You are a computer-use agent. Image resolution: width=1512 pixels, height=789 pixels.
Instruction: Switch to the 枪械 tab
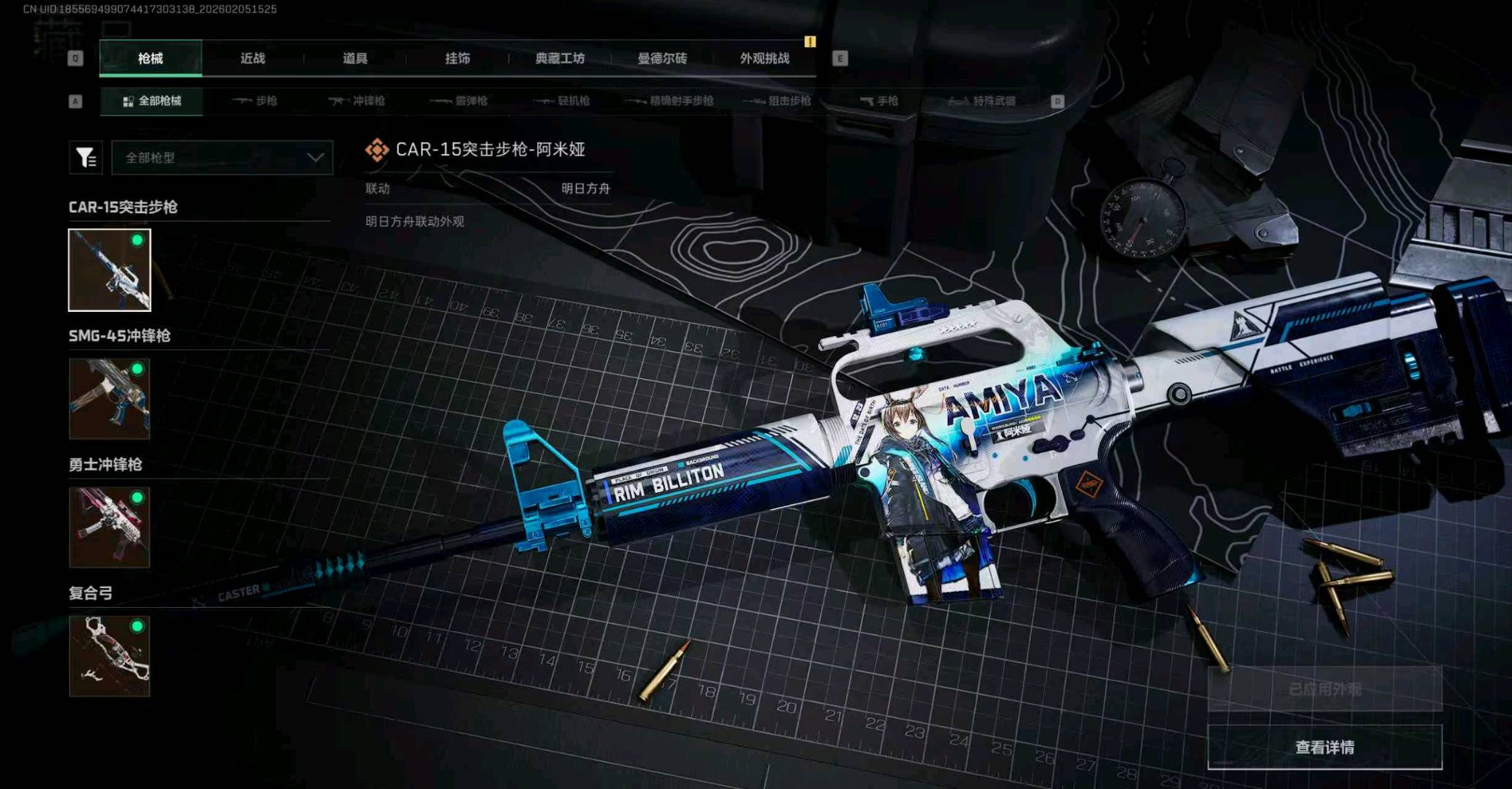click(x=151, y=58)
